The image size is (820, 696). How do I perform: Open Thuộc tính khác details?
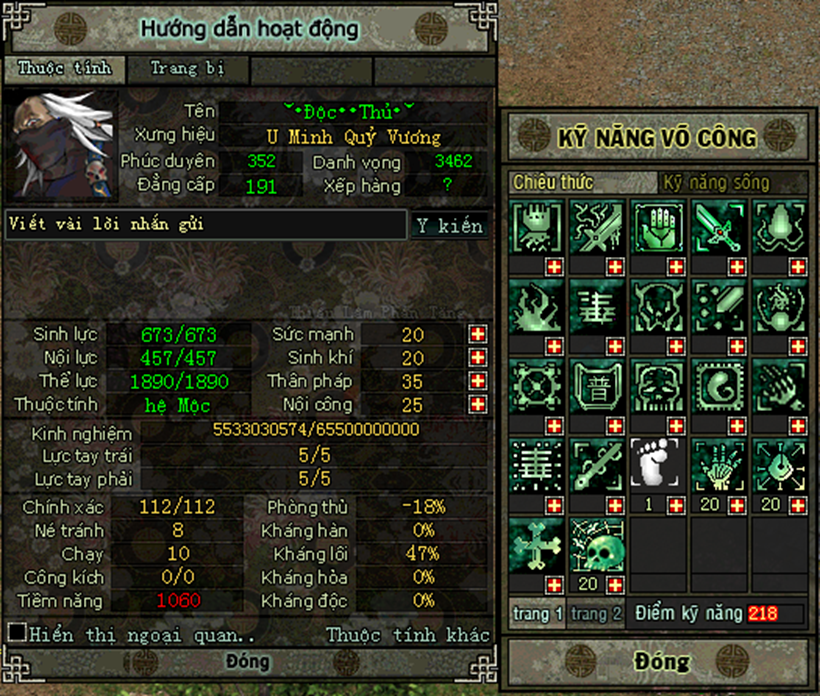click(408, 634)
